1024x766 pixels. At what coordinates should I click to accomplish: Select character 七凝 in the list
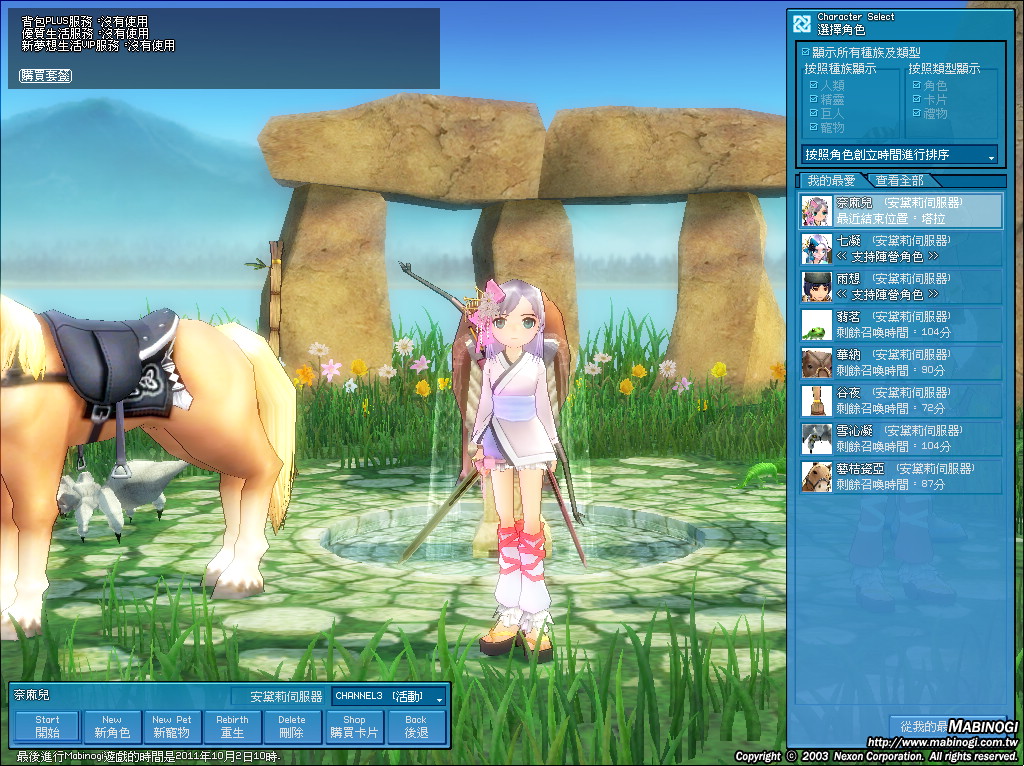point(901,249)
